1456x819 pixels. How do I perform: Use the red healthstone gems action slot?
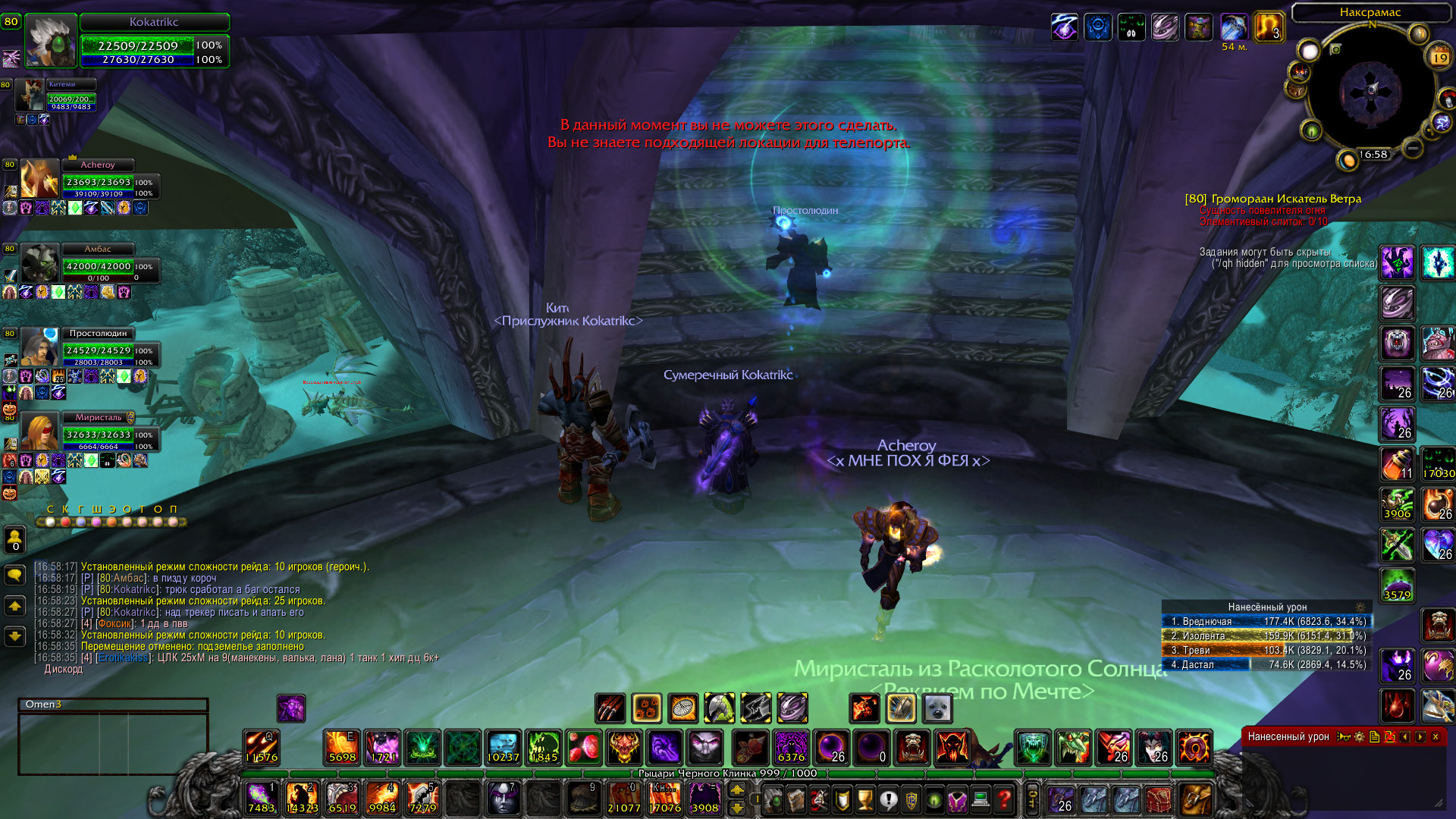[x=584, y=748]
